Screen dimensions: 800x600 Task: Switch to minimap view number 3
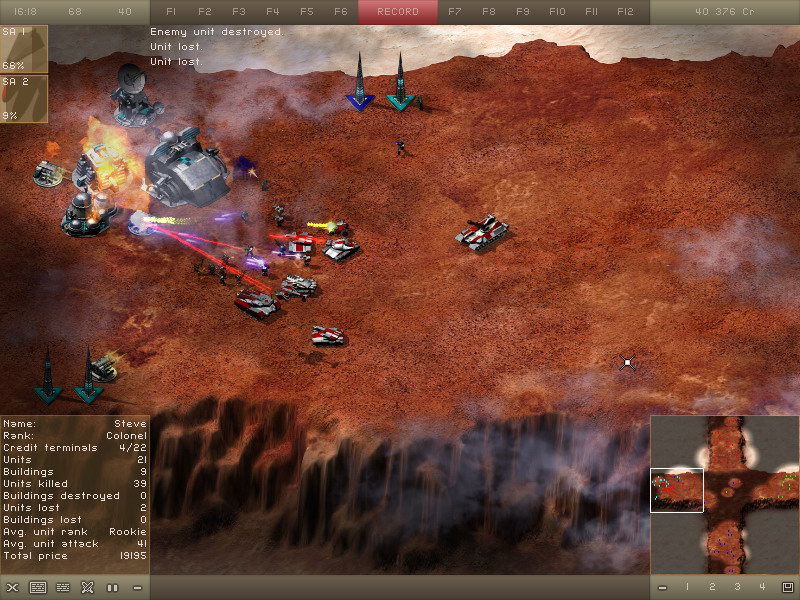pos(737,587)
